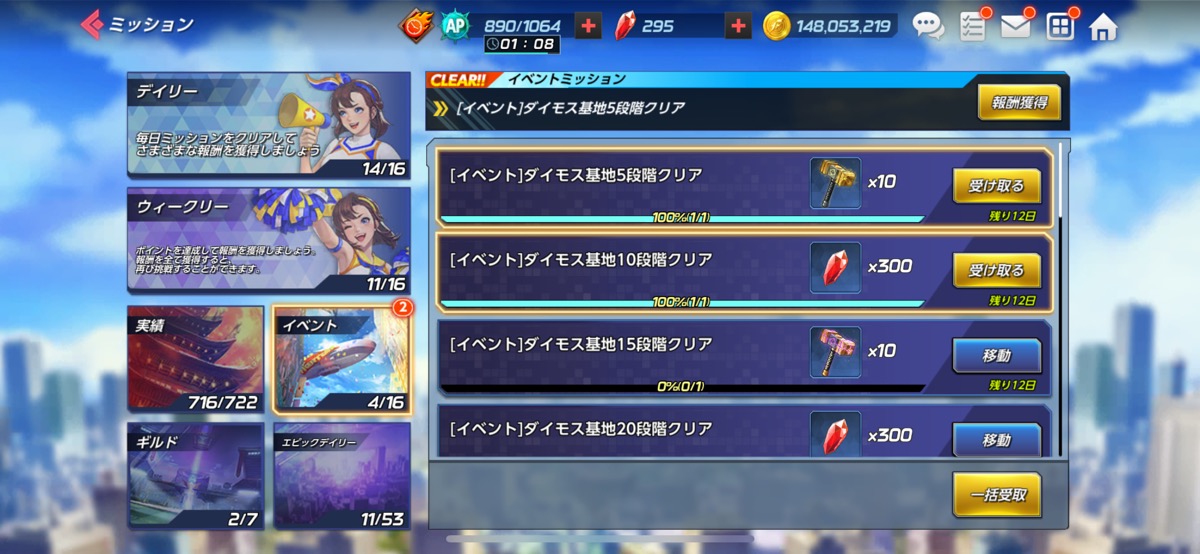Choose the ギルド missions tile
The width and height of the screenshot is (1200, 554).
[195, 474]
